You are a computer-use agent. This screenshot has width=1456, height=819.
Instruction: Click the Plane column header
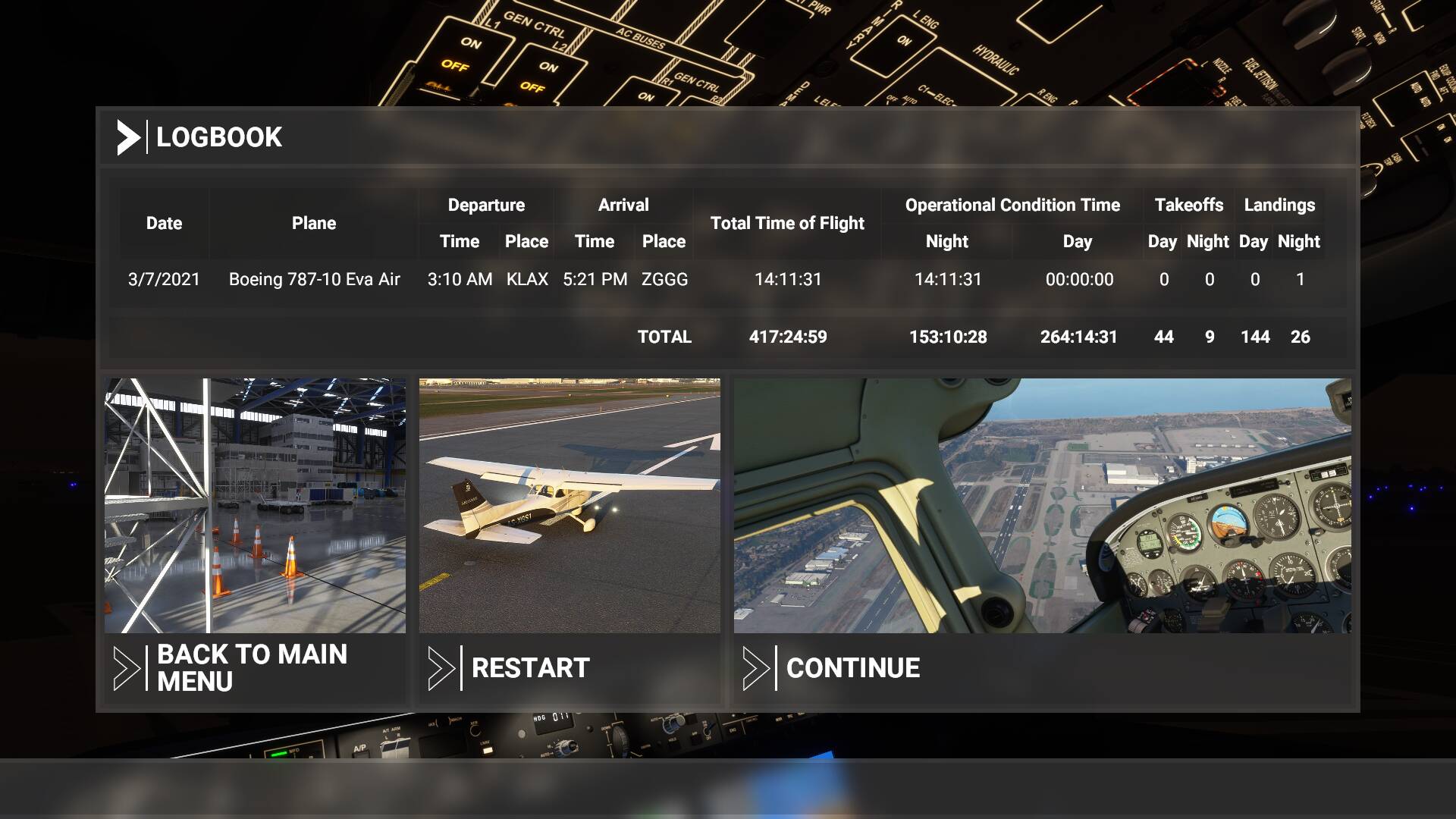pos(314,223)
